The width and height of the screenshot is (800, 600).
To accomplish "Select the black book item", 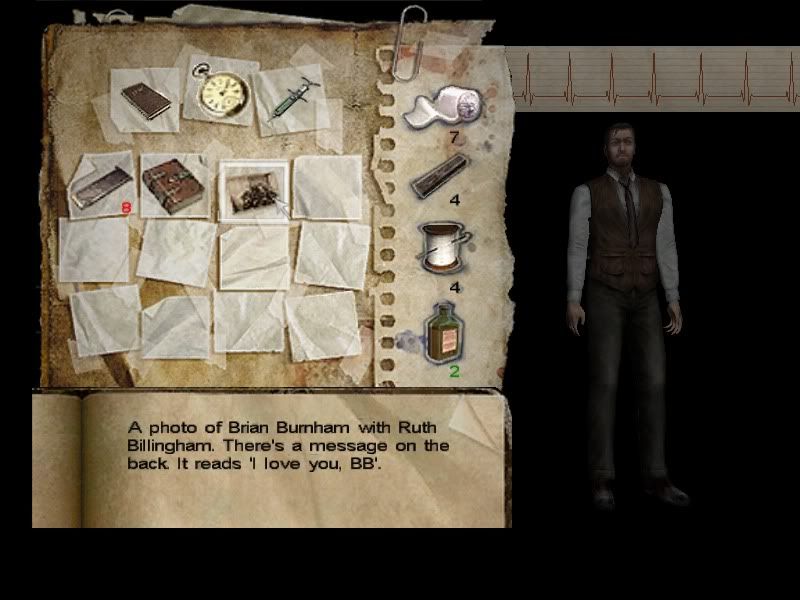I will coord(146,100).
